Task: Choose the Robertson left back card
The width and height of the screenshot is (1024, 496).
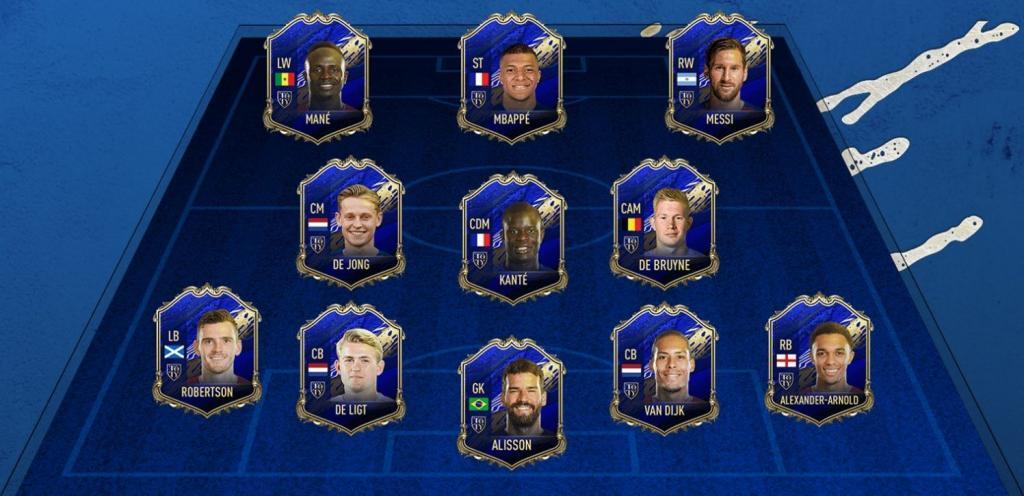Action: (207, 350)
